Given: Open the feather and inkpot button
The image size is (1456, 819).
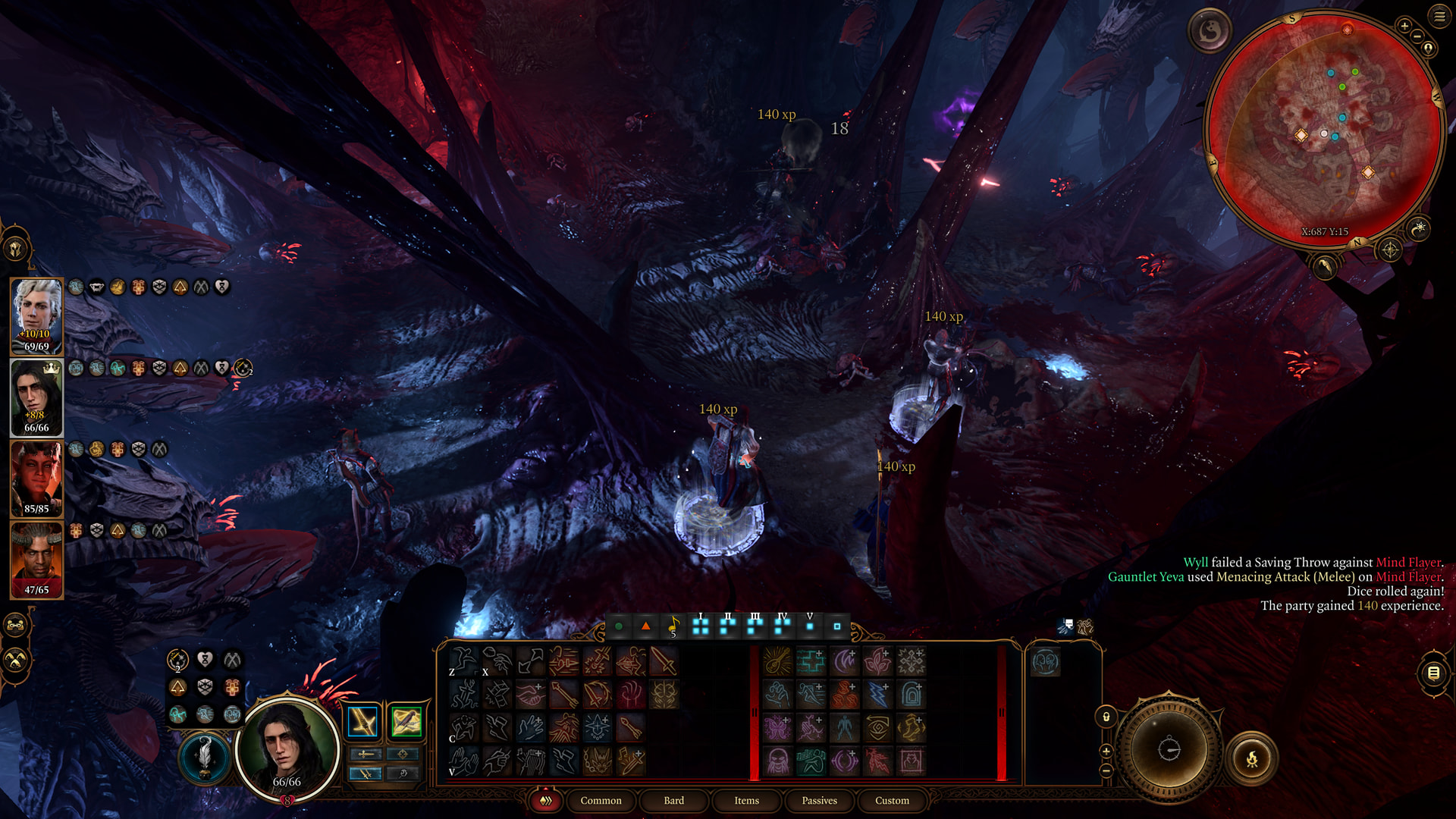Looking at the screenshot, I should tap(204, 757).
